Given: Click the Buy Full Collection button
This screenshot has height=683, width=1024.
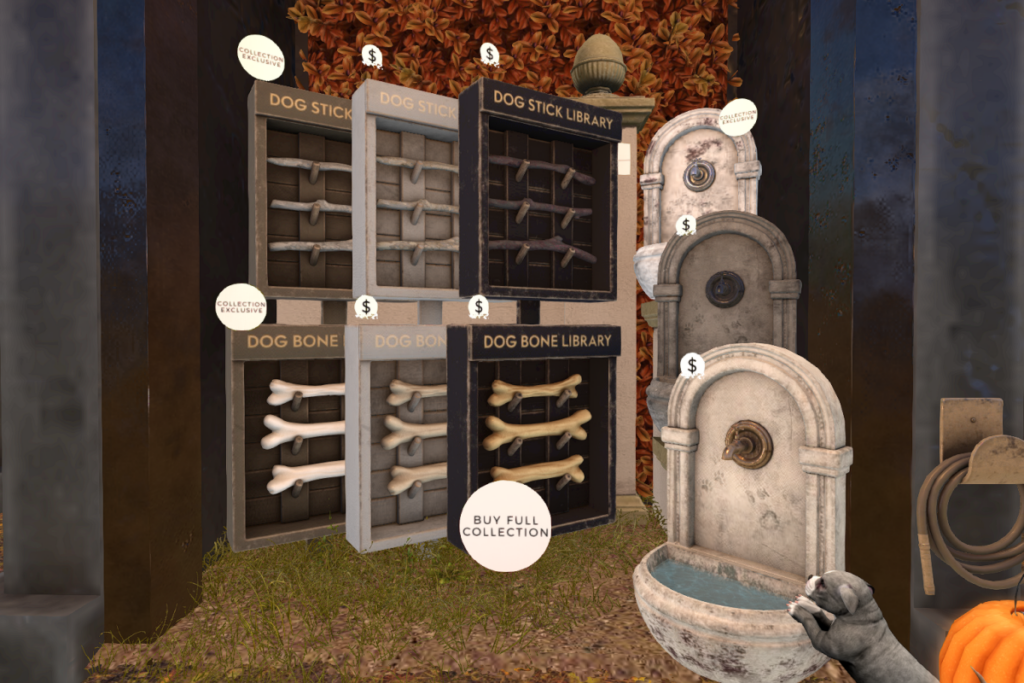Looking at the screenshot, I should pyautogui.click(x=505, y=526).
